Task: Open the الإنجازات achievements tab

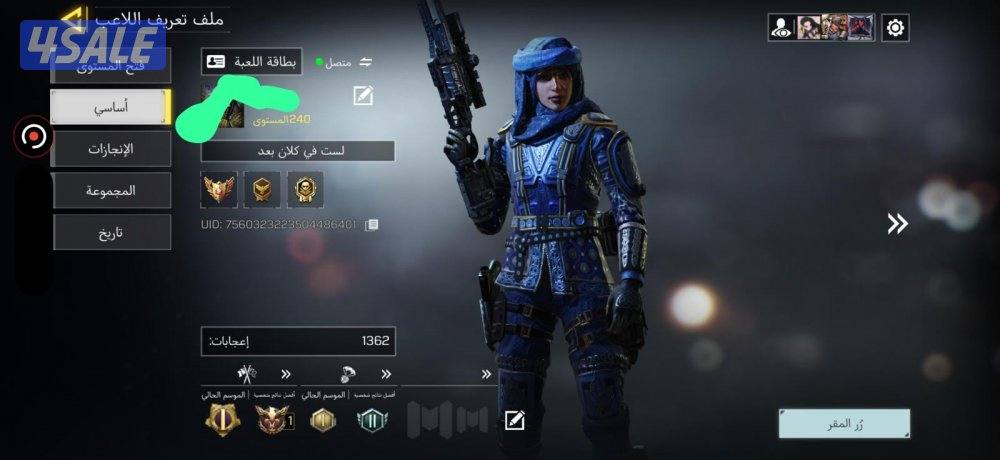Action: coord(111,149)
